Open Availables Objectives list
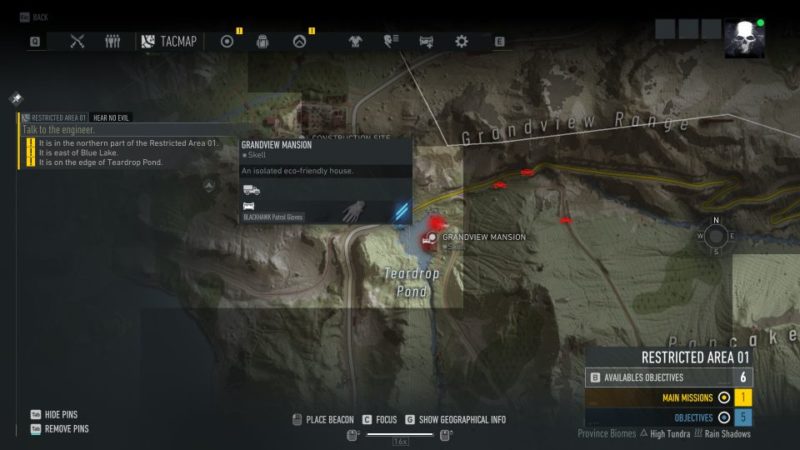The width and height of the screenshot is (800, 450). 670,377
